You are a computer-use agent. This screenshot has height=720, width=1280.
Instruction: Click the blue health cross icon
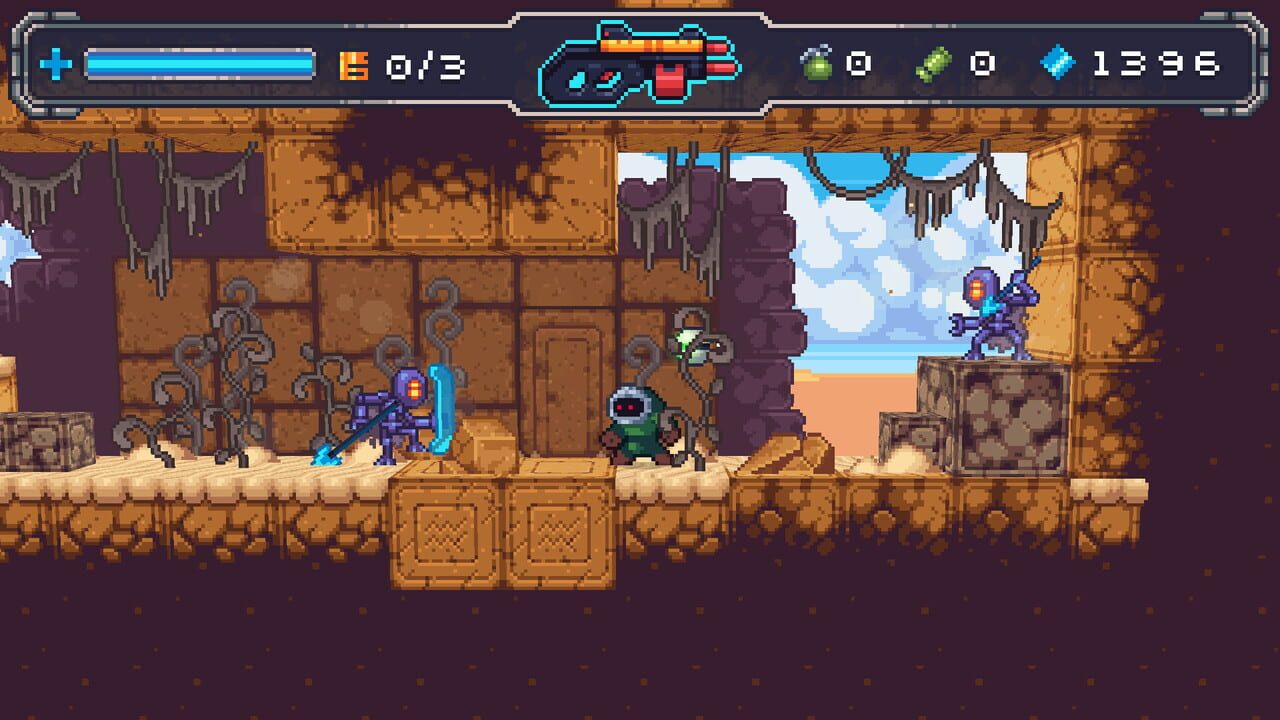(55, 66)
